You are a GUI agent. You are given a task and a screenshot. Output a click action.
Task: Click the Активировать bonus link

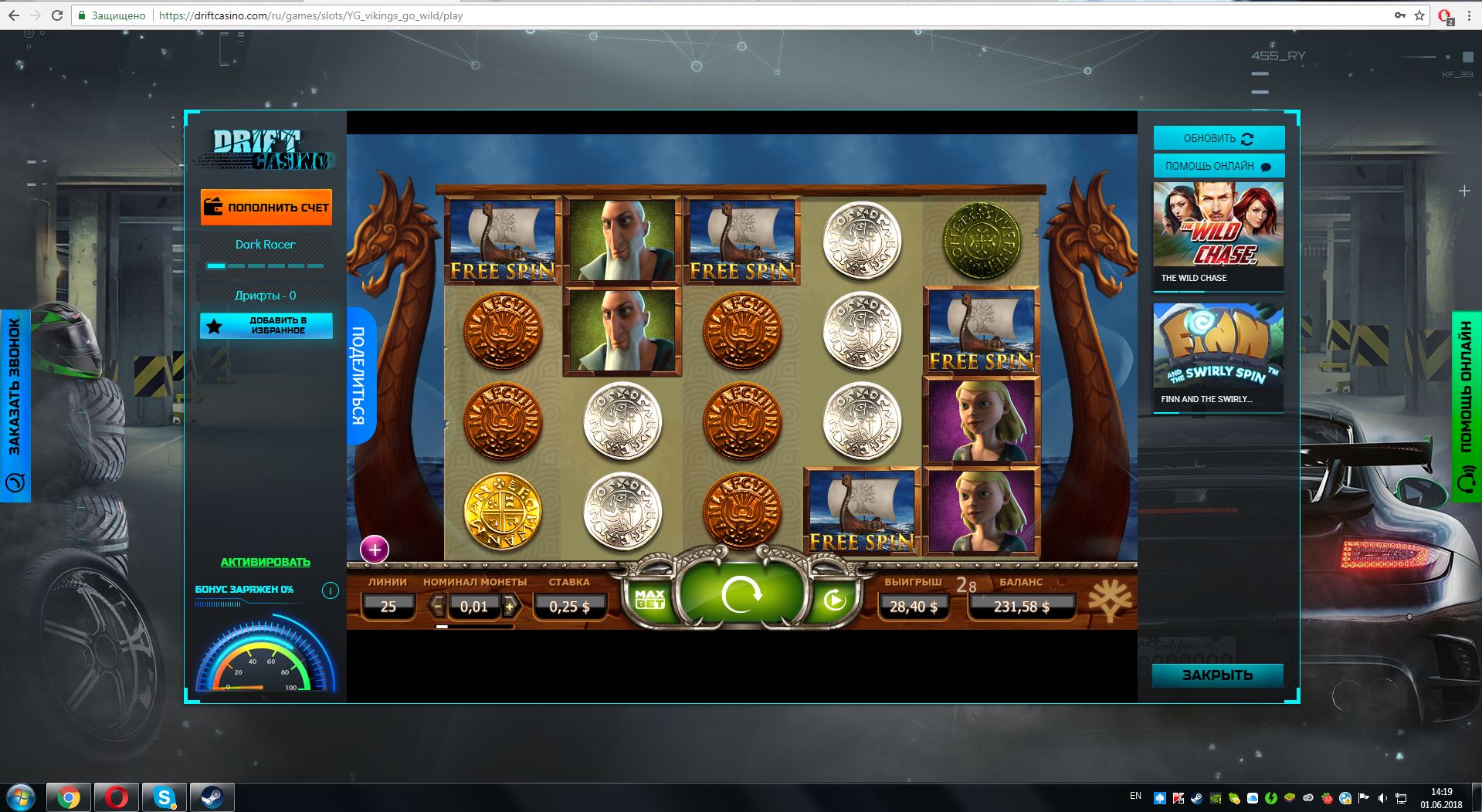click(x=266, y=562)
